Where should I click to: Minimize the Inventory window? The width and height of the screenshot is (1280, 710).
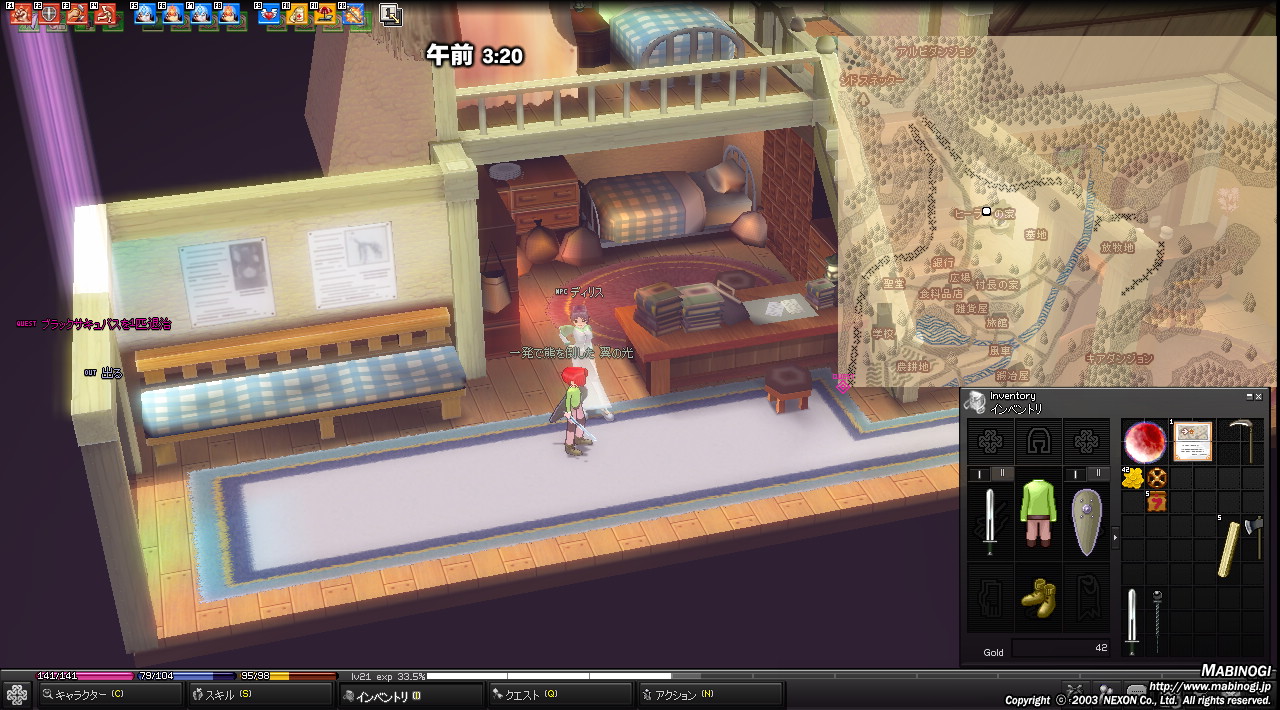(x=1249, y=397)
